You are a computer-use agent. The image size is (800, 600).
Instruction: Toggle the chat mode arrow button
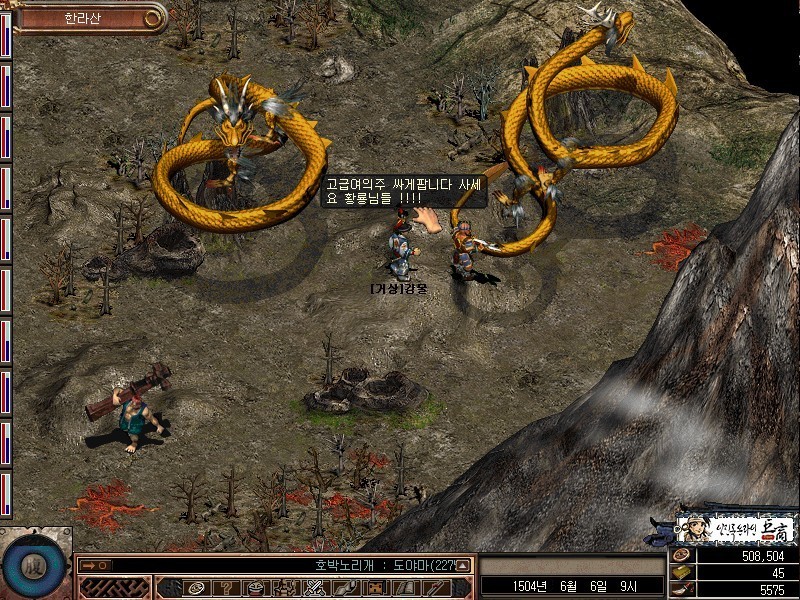94,565
